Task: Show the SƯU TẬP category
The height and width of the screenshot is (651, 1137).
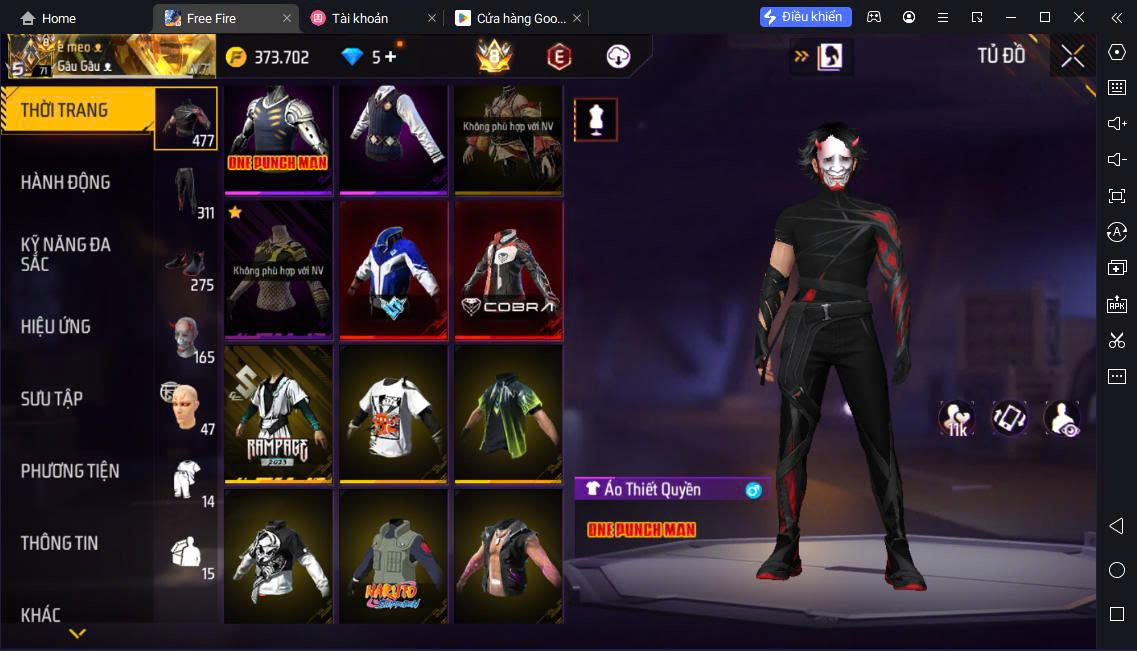Action: tap(52, 398)
